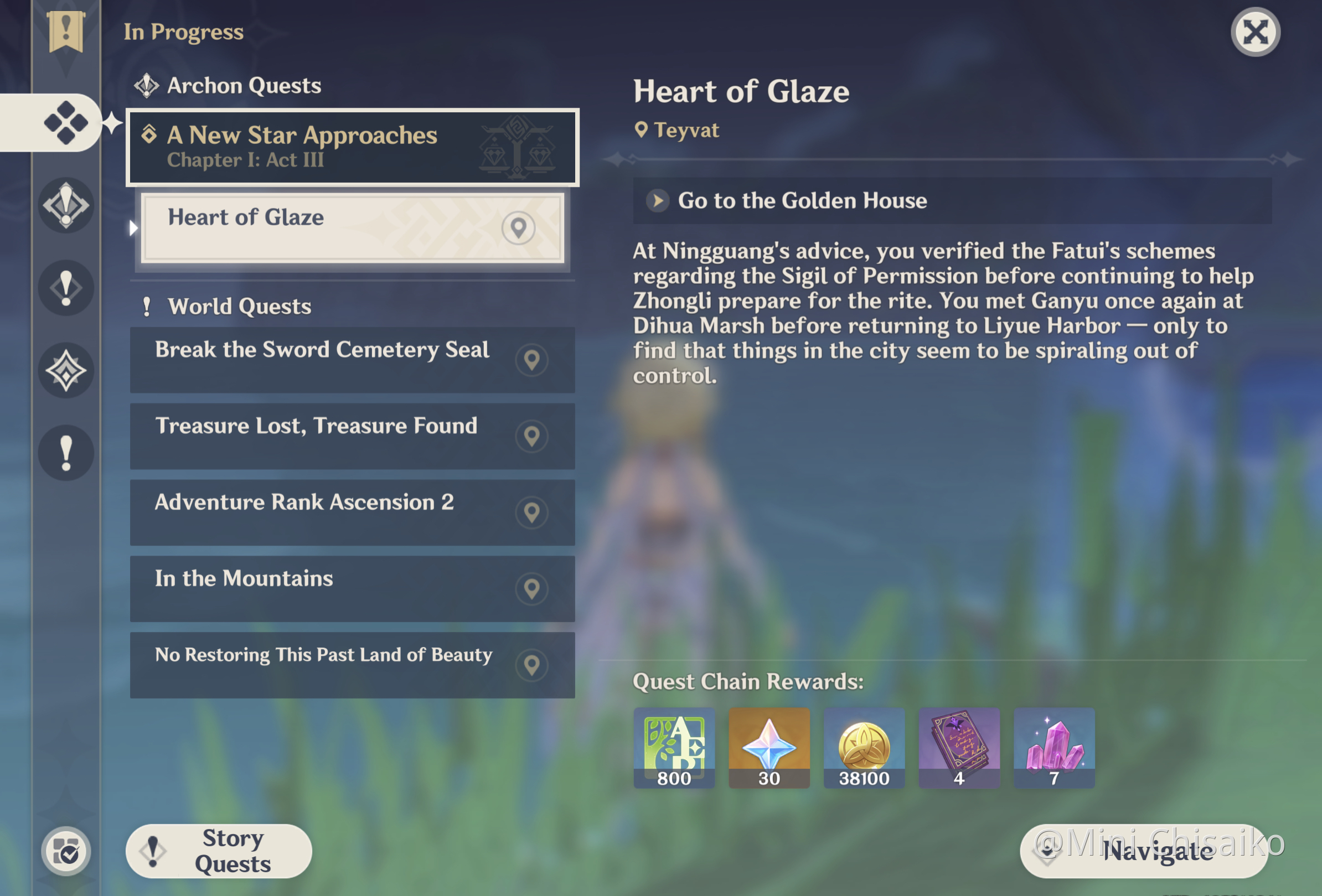Image resolution: width=1322 pixels, height=896 pixels.
Task: Click the map pin for Break the Sword Cemetery Seal
Action: pyautogui.click(x=532, y=360)
